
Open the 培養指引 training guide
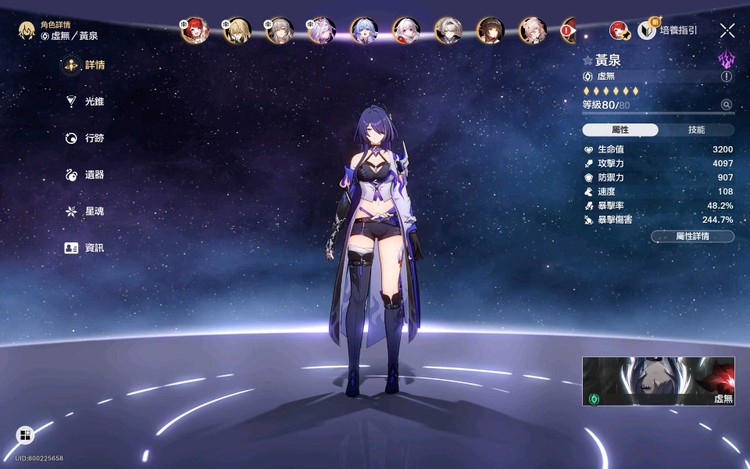click(668, 30)
